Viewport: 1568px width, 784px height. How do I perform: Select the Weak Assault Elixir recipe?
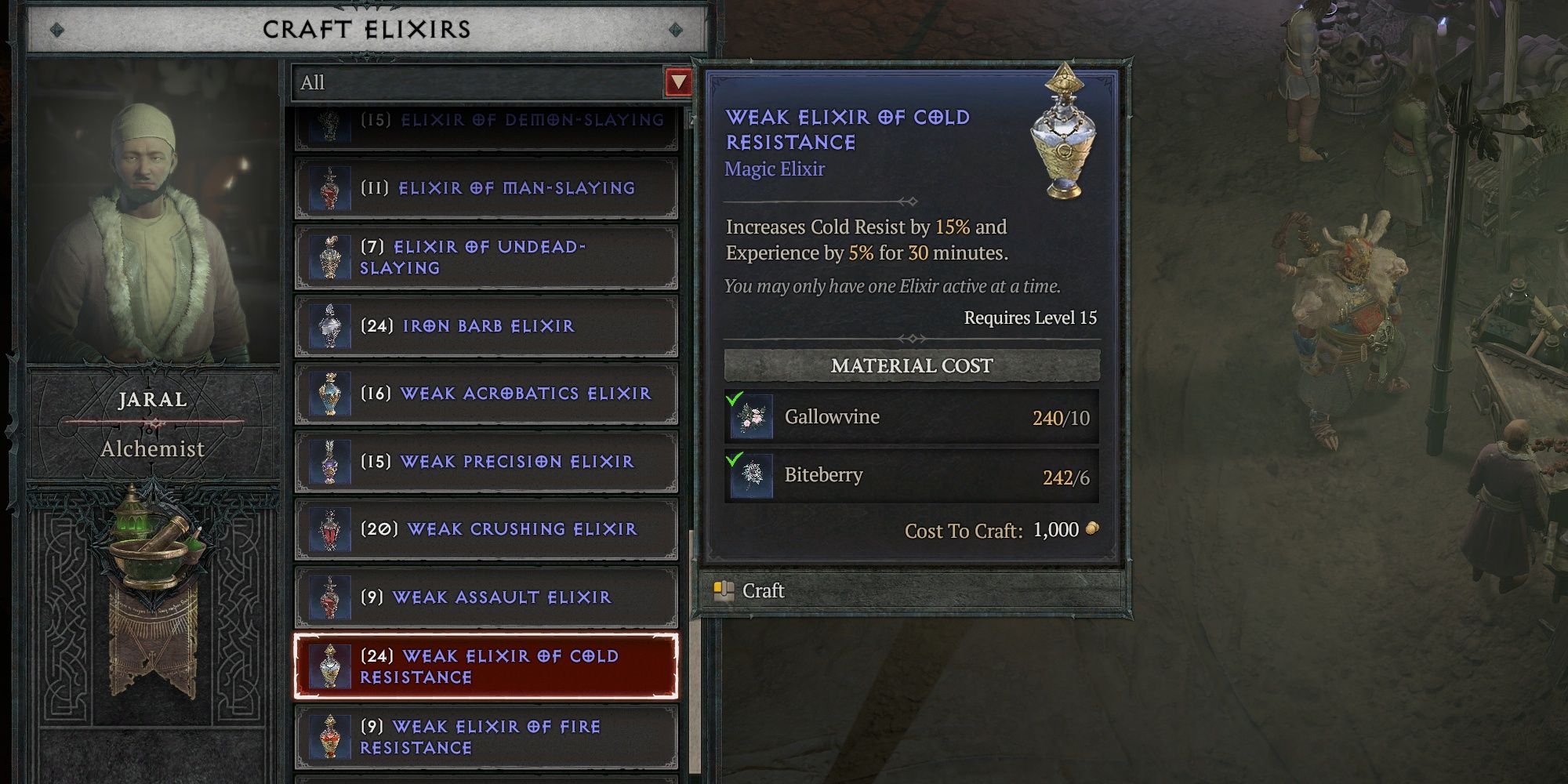click(486, 597)
